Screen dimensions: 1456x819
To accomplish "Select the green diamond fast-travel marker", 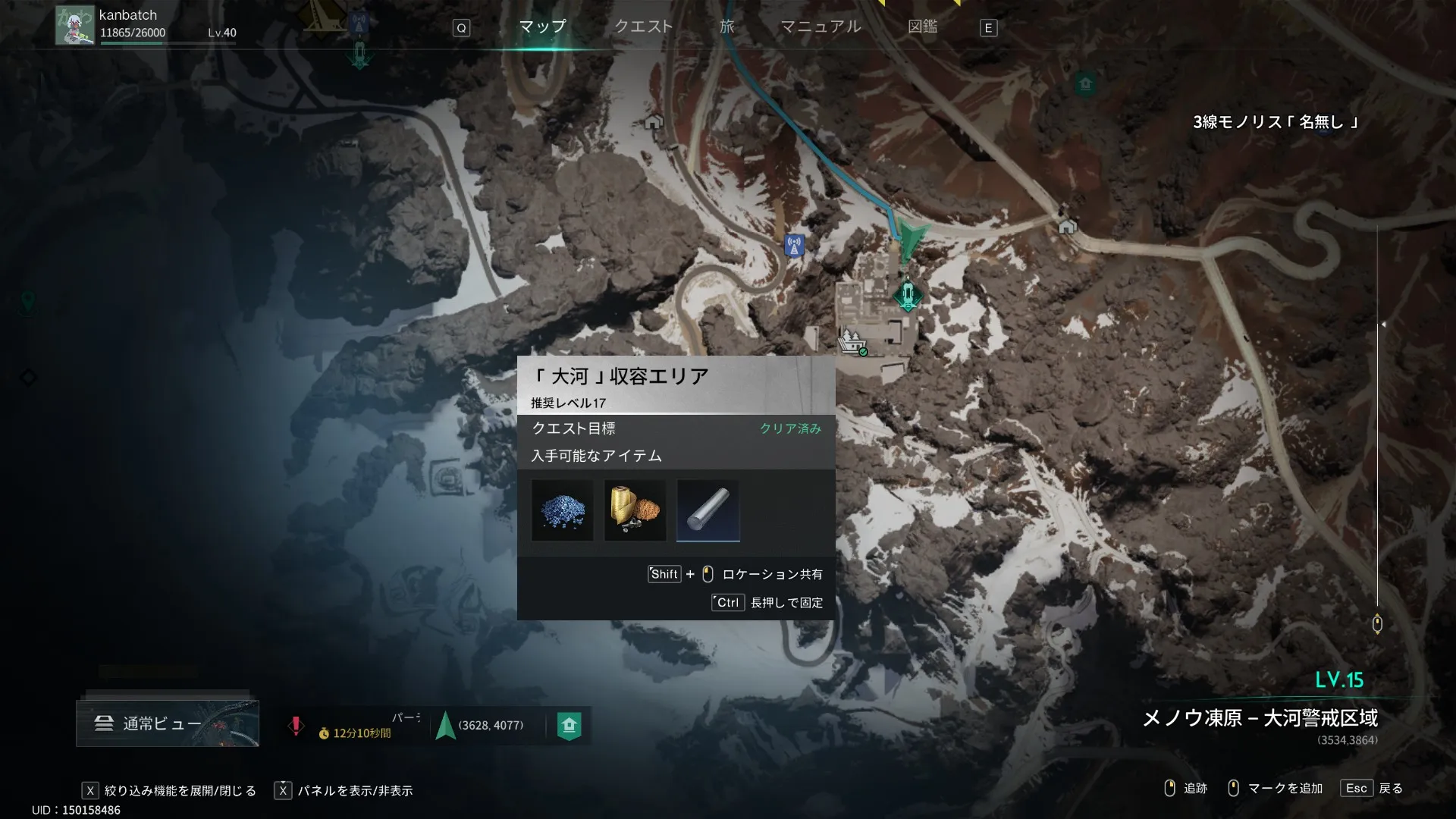I will tap(907, 295).
